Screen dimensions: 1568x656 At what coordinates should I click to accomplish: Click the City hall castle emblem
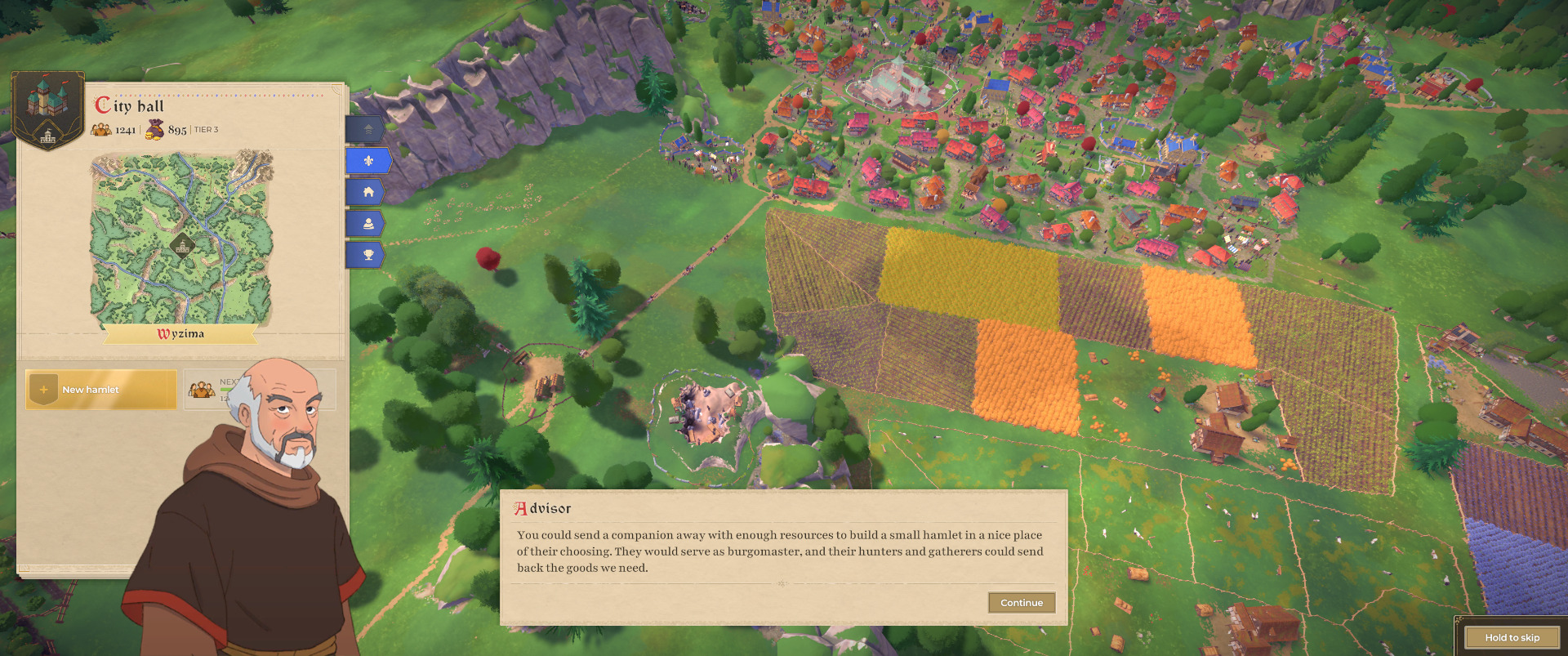48,110
